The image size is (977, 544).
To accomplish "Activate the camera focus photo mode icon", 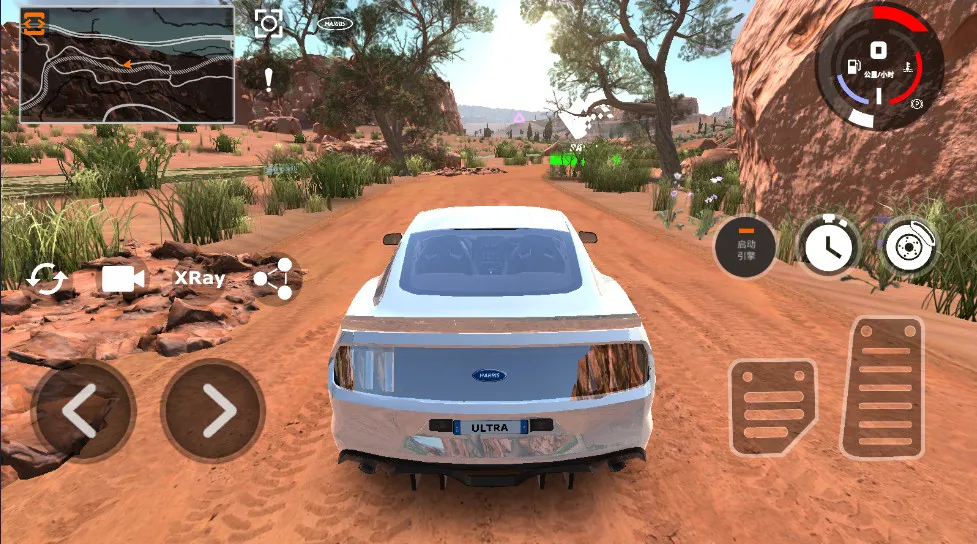I will (x=268, y=23).
